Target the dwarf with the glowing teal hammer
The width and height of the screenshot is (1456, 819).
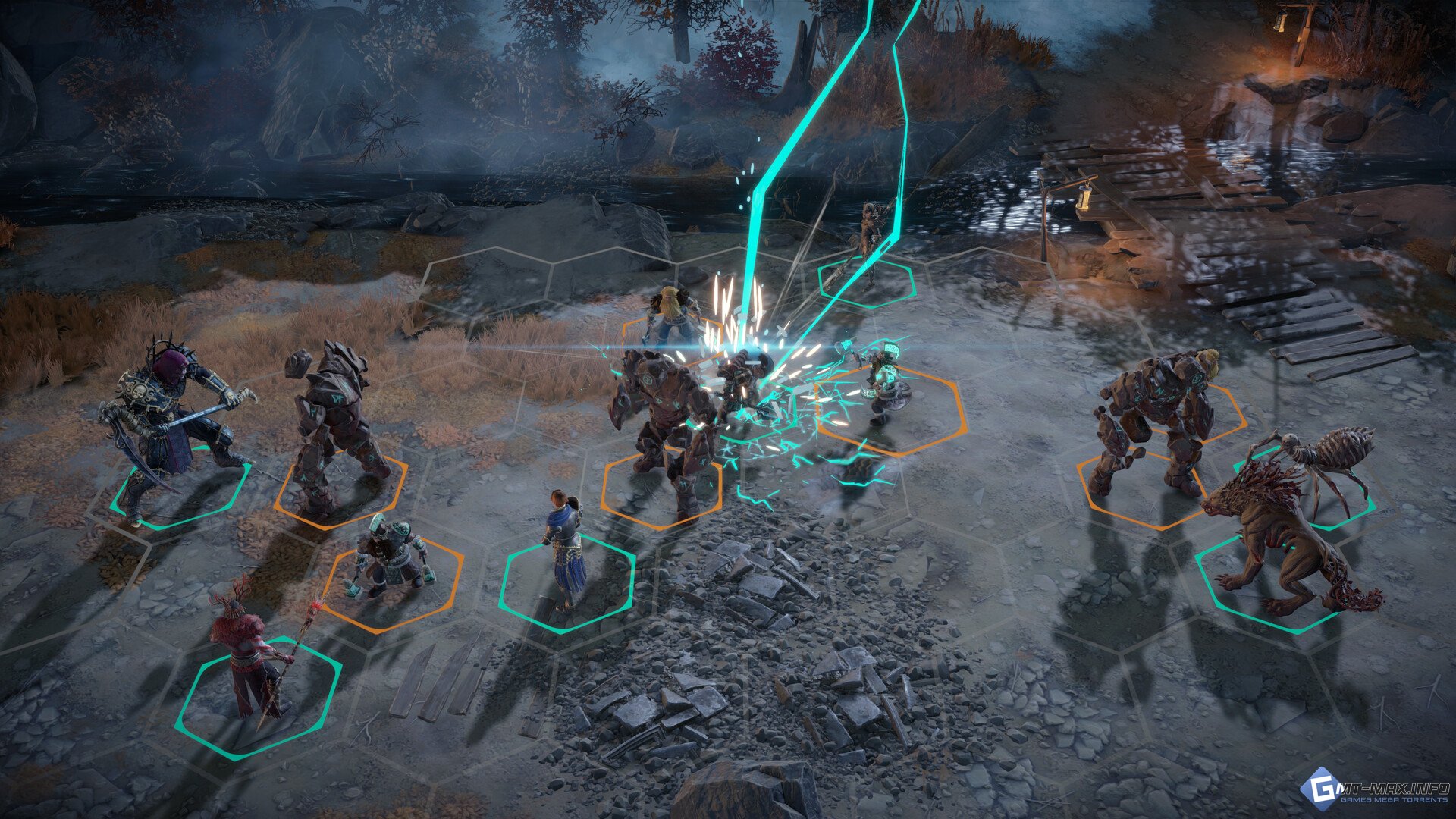883,383
